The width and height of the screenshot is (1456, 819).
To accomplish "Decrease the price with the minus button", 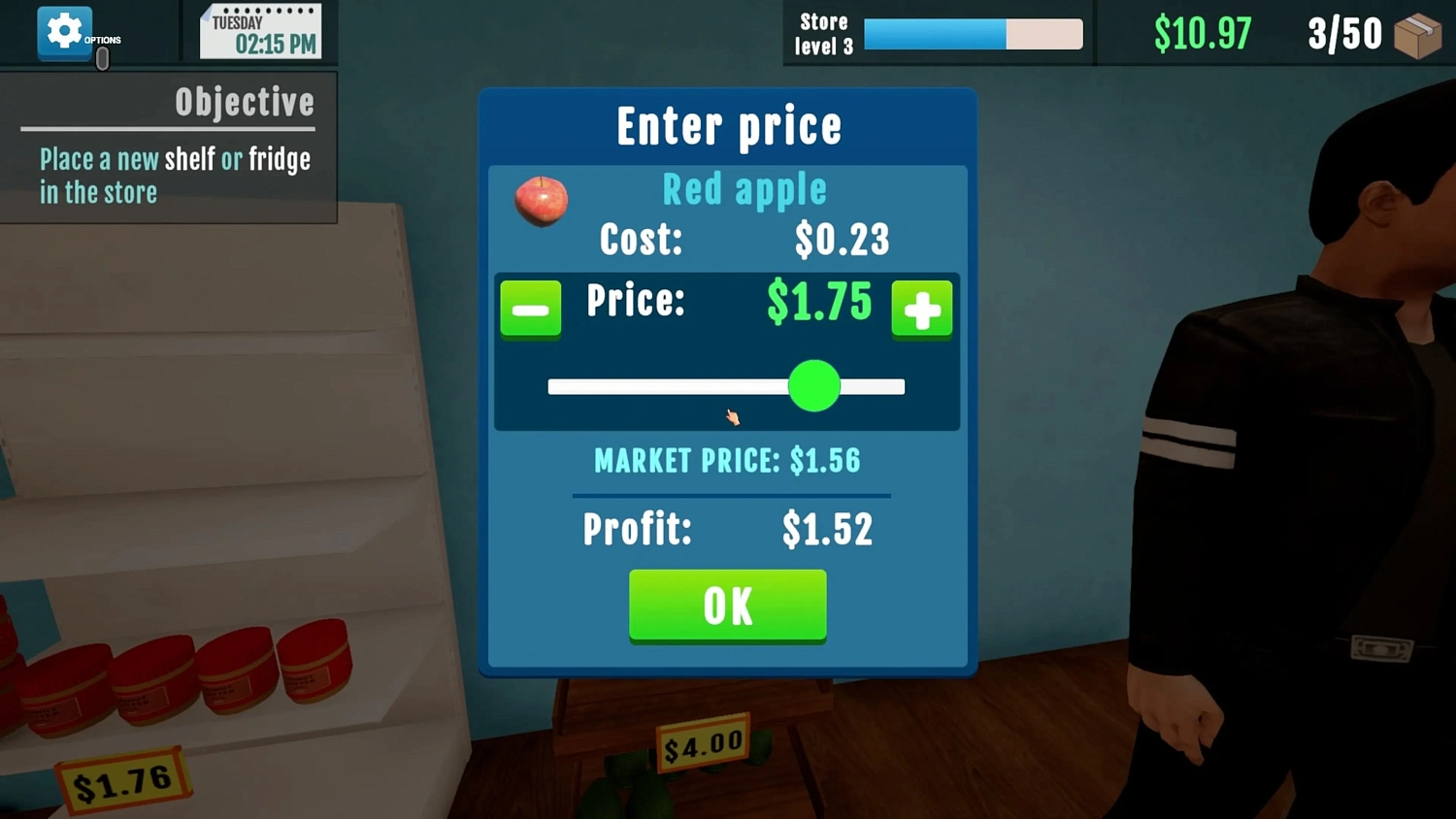I will (530, 309).
